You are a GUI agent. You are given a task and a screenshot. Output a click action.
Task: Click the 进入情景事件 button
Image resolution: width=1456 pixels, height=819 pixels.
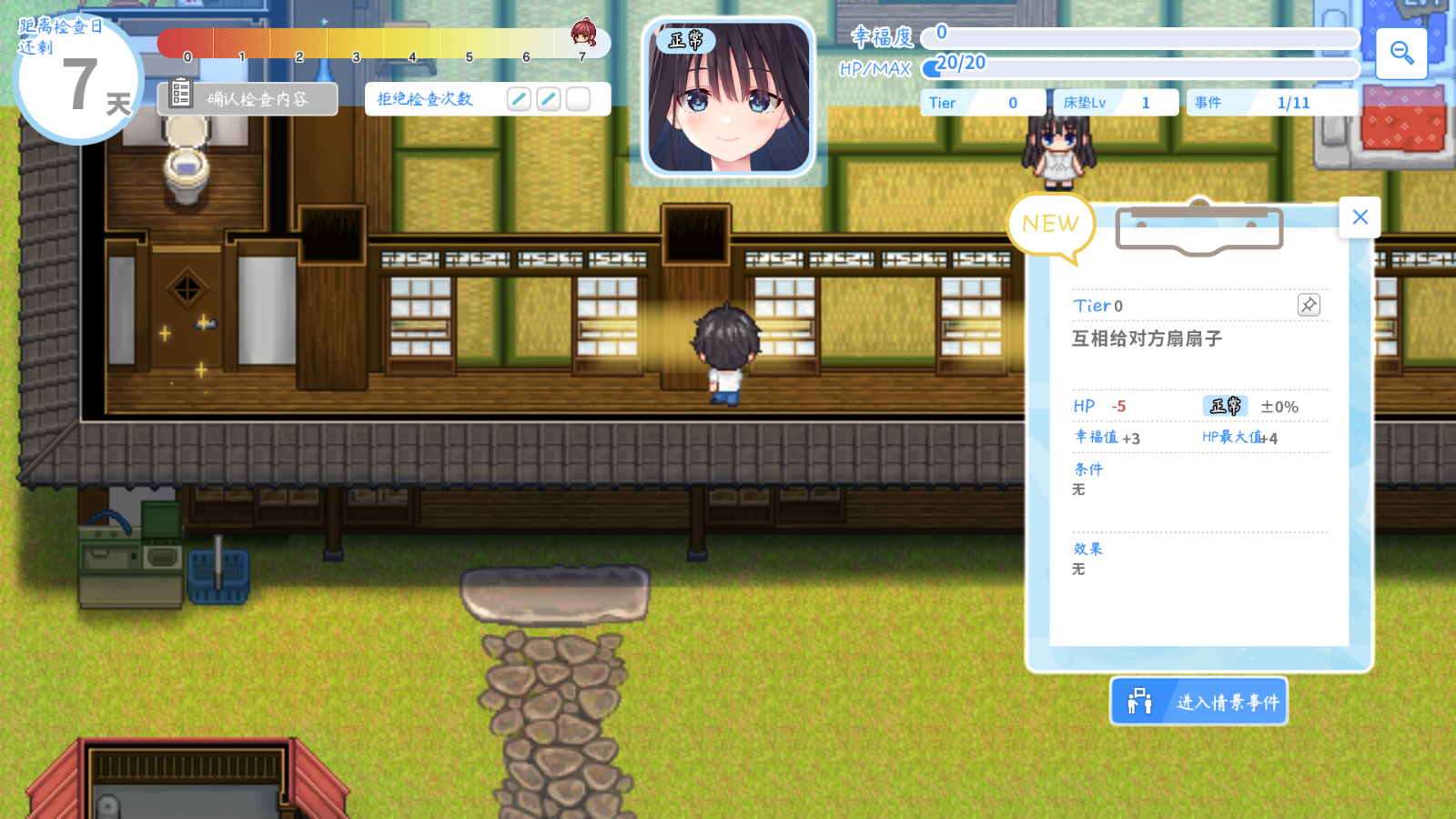pyautogui.click(x=1198, y=702)
